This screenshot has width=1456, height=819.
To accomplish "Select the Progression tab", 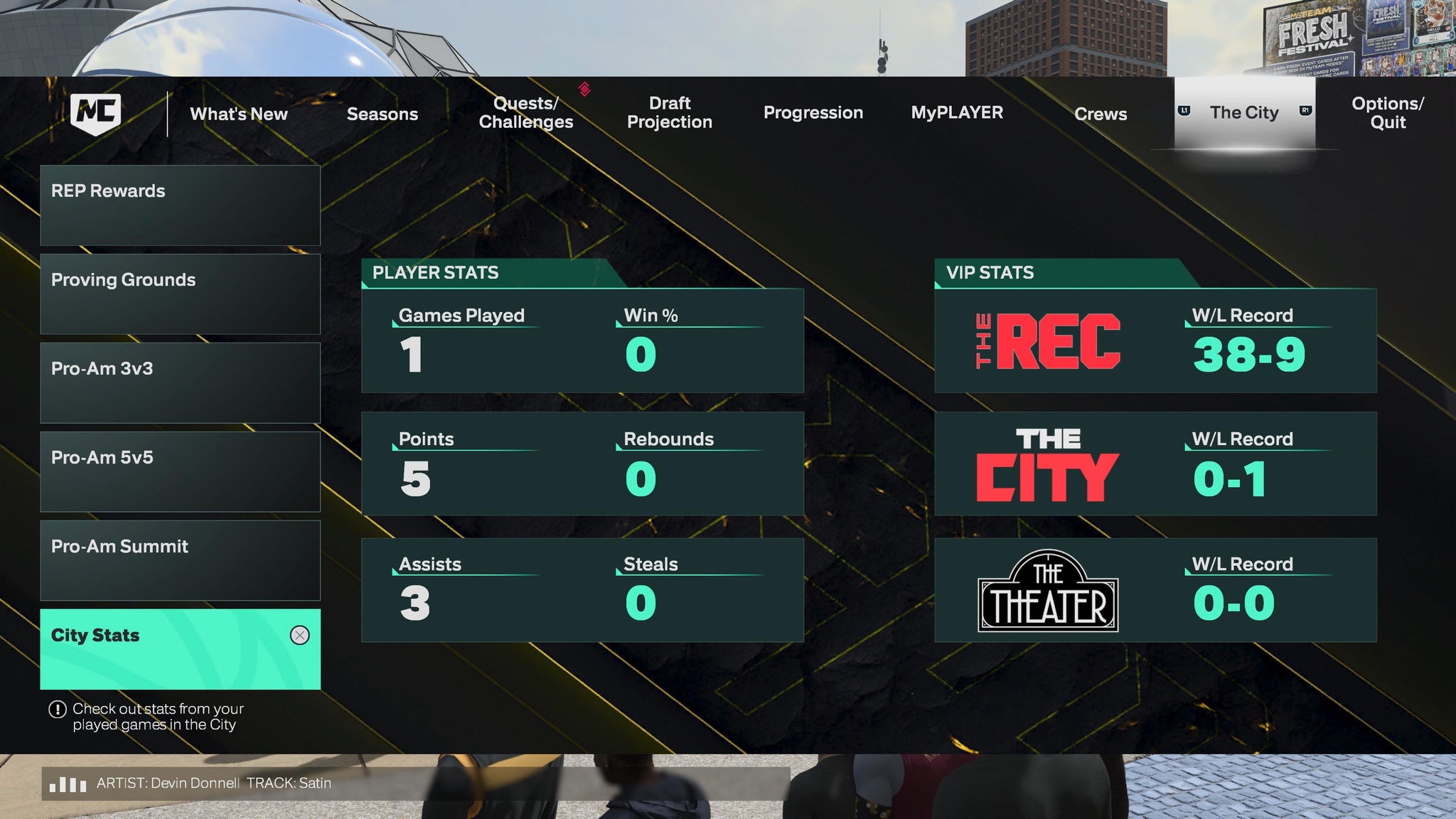I will point(813,113).
